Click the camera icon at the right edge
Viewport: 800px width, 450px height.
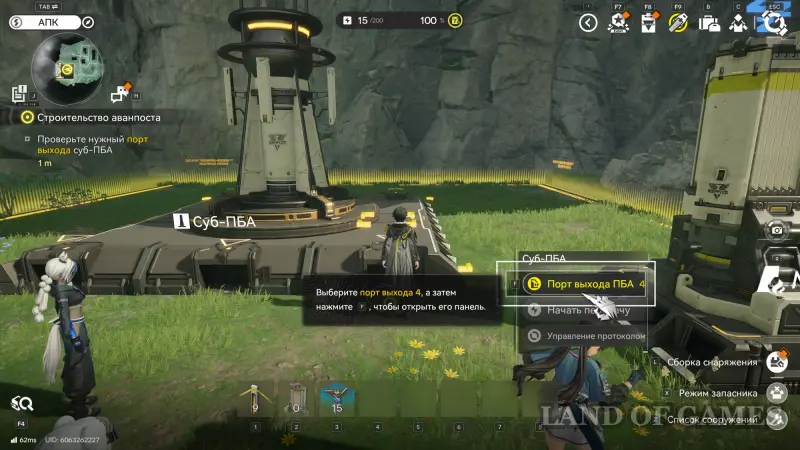click(x=776, y=231)
